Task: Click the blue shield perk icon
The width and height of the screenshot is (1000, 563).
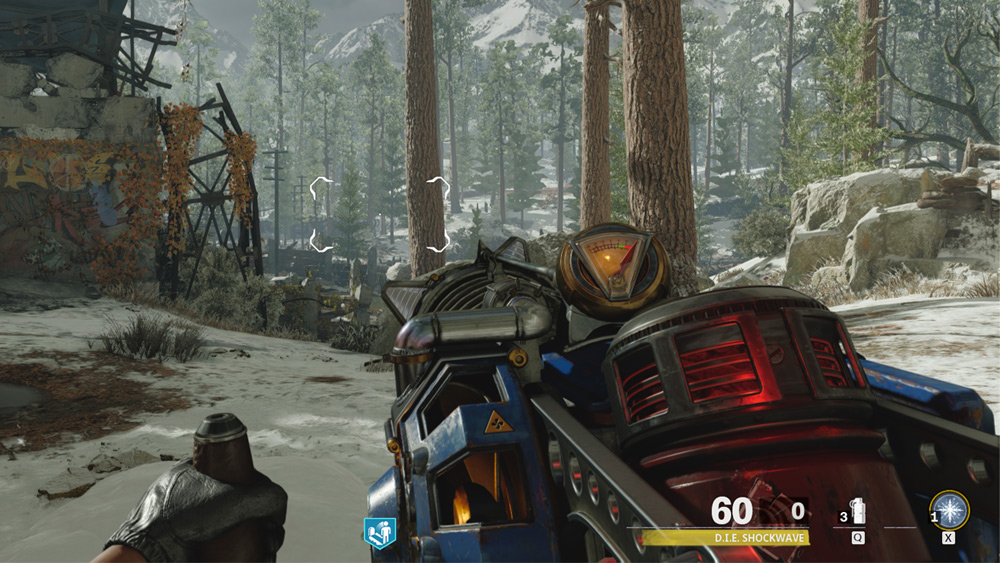Action: pyautogui.click(x=379, y=532)
